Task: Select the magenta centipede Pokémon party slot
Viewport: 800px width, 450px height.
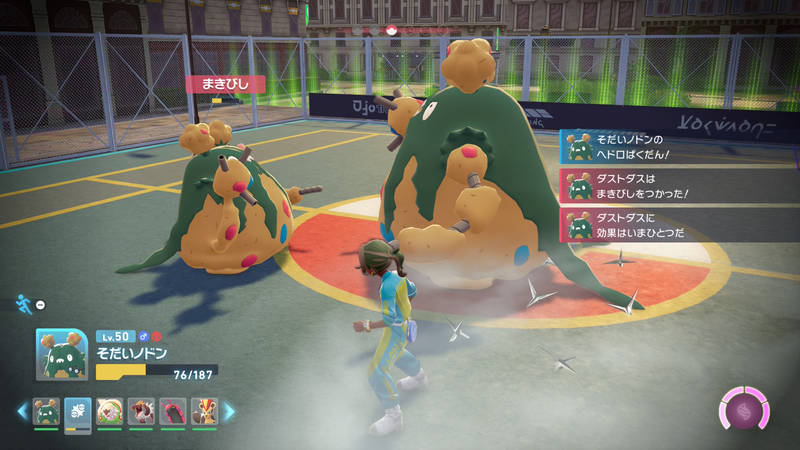Action: point(174,412)
